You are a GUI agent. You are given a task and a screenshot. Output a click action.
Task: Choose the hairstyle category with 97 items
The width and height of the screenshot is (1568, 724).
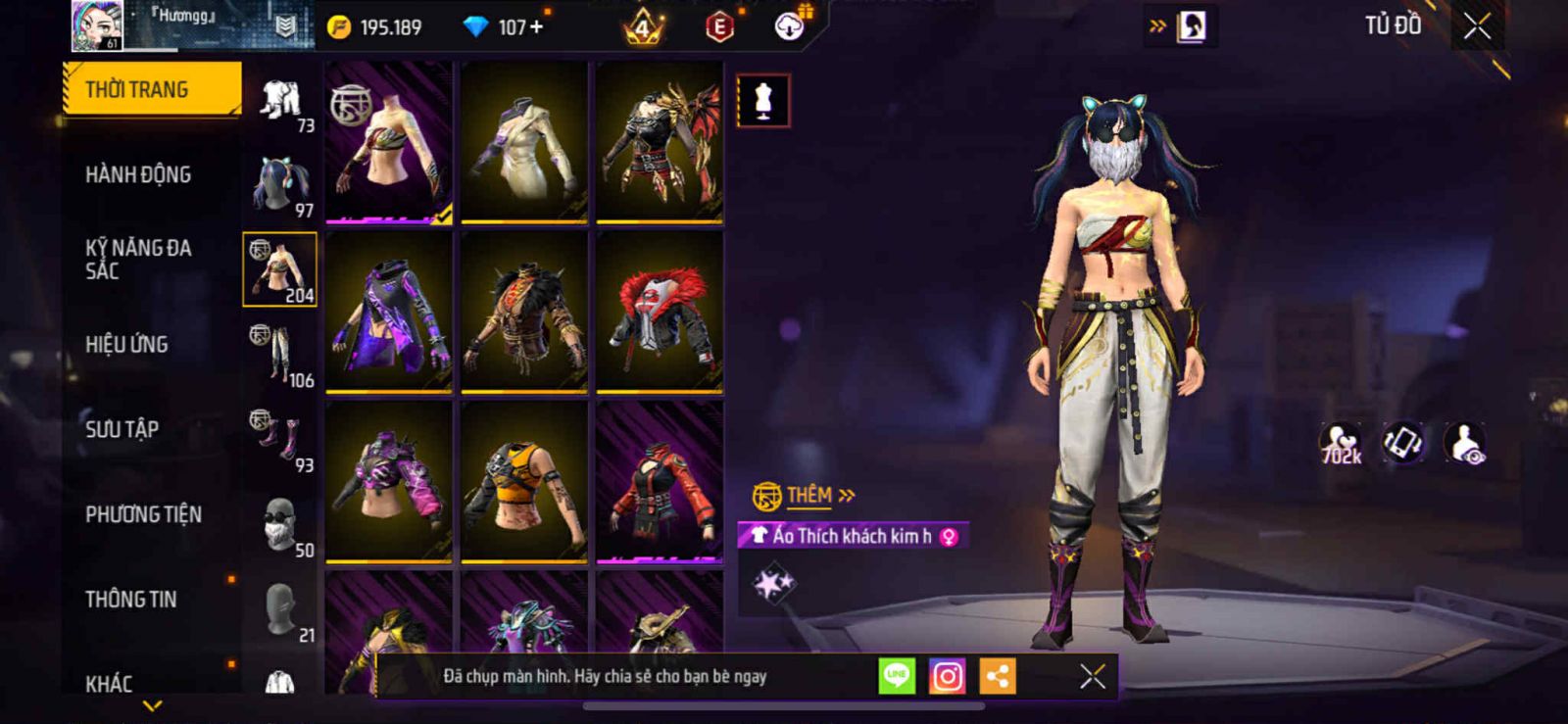coord(280,185)
